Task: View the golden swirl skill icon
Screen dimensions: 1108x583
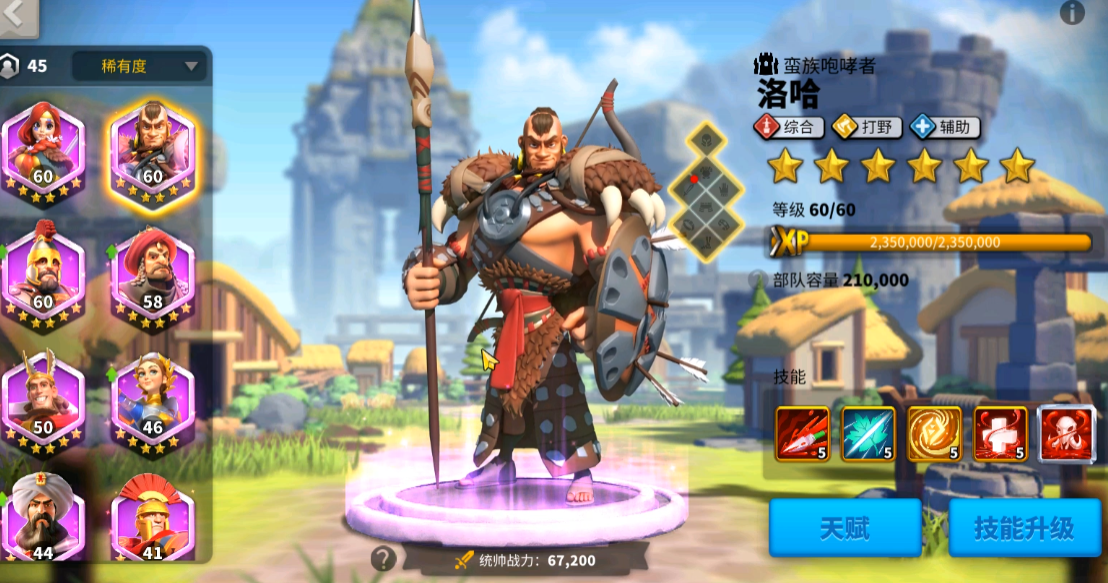Action: pos(934,433)
